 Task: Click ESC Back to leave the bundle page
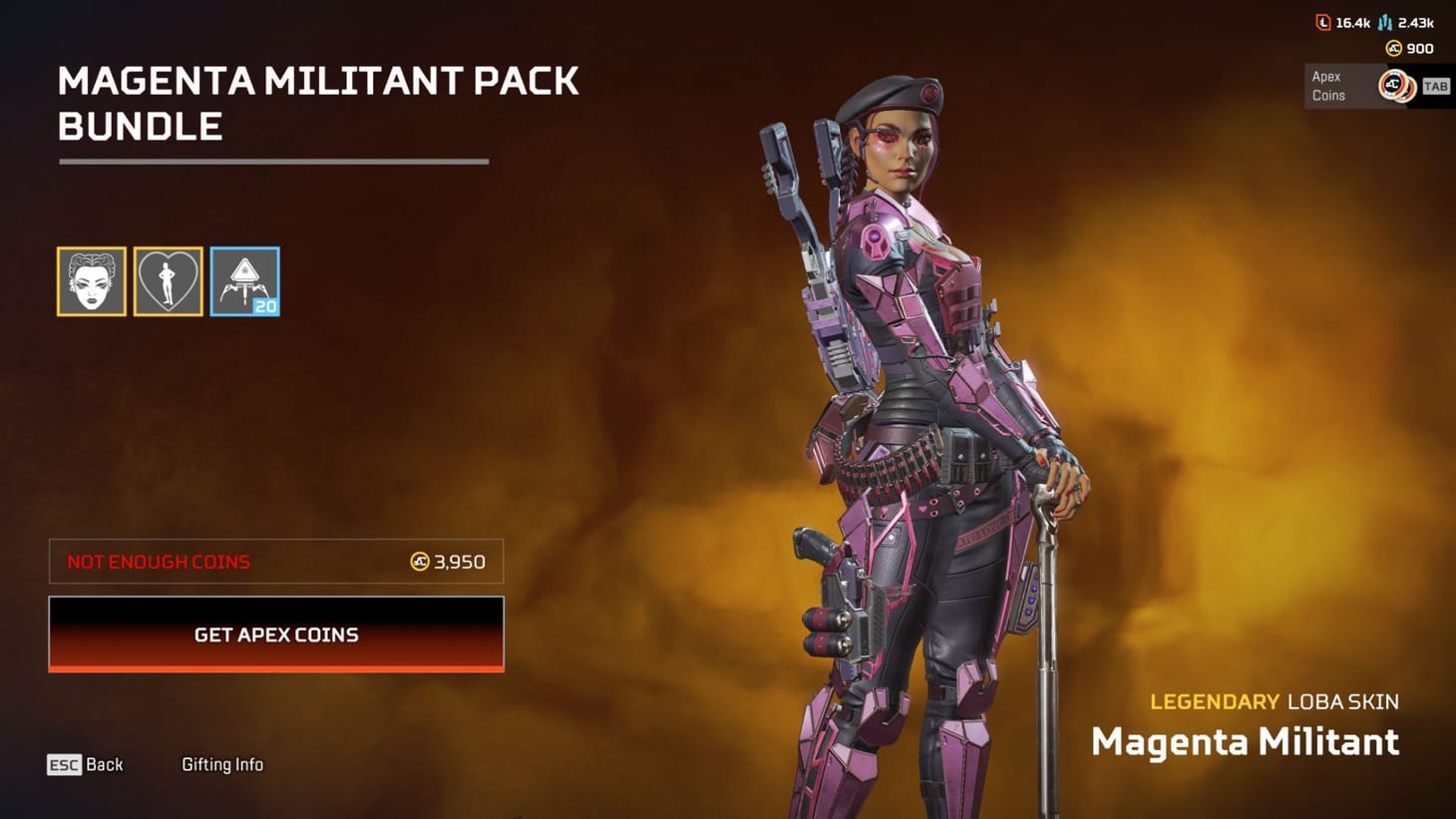point(85,764)
